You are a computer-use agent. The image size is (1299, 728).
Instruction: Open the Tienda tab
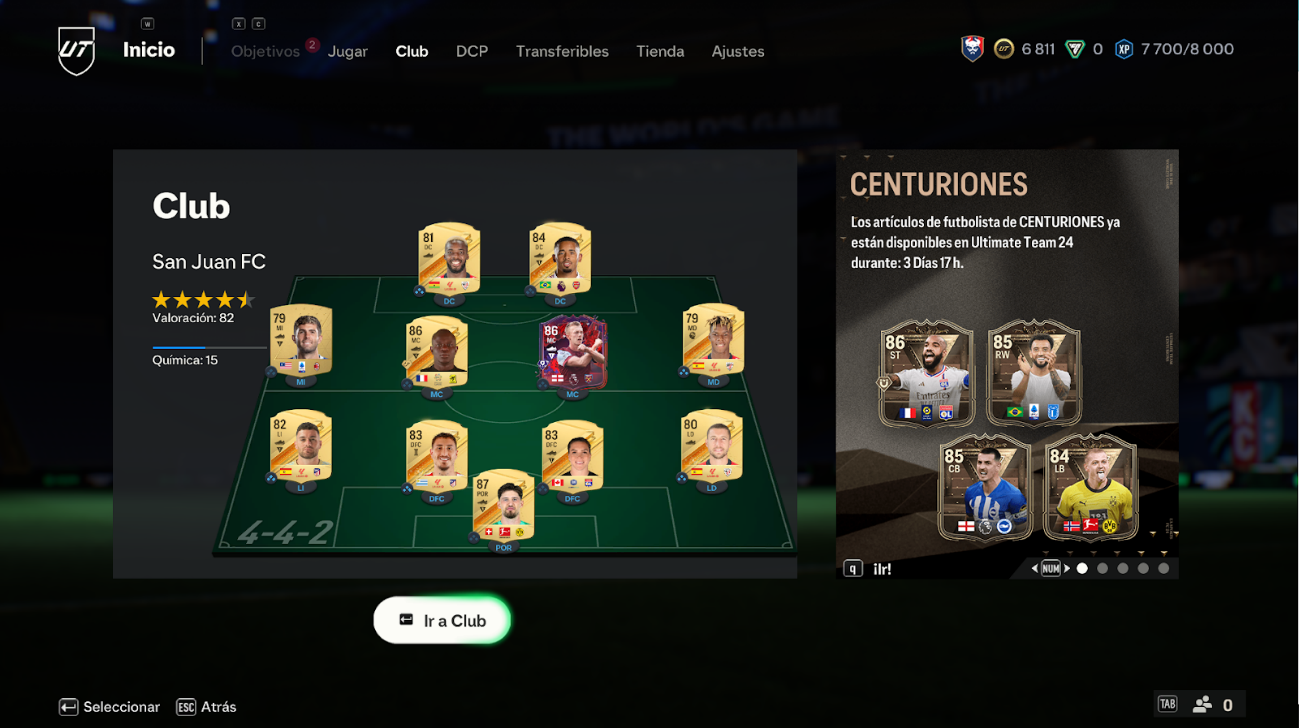tap(659, 51)
